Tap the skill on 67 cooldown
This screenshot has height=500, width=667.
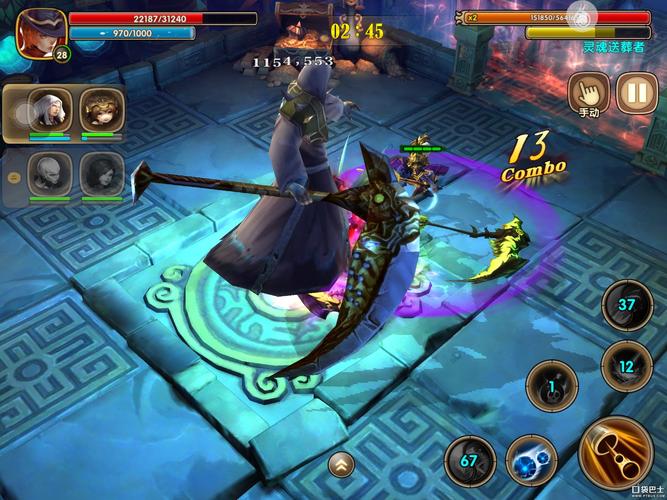point(468,461)
